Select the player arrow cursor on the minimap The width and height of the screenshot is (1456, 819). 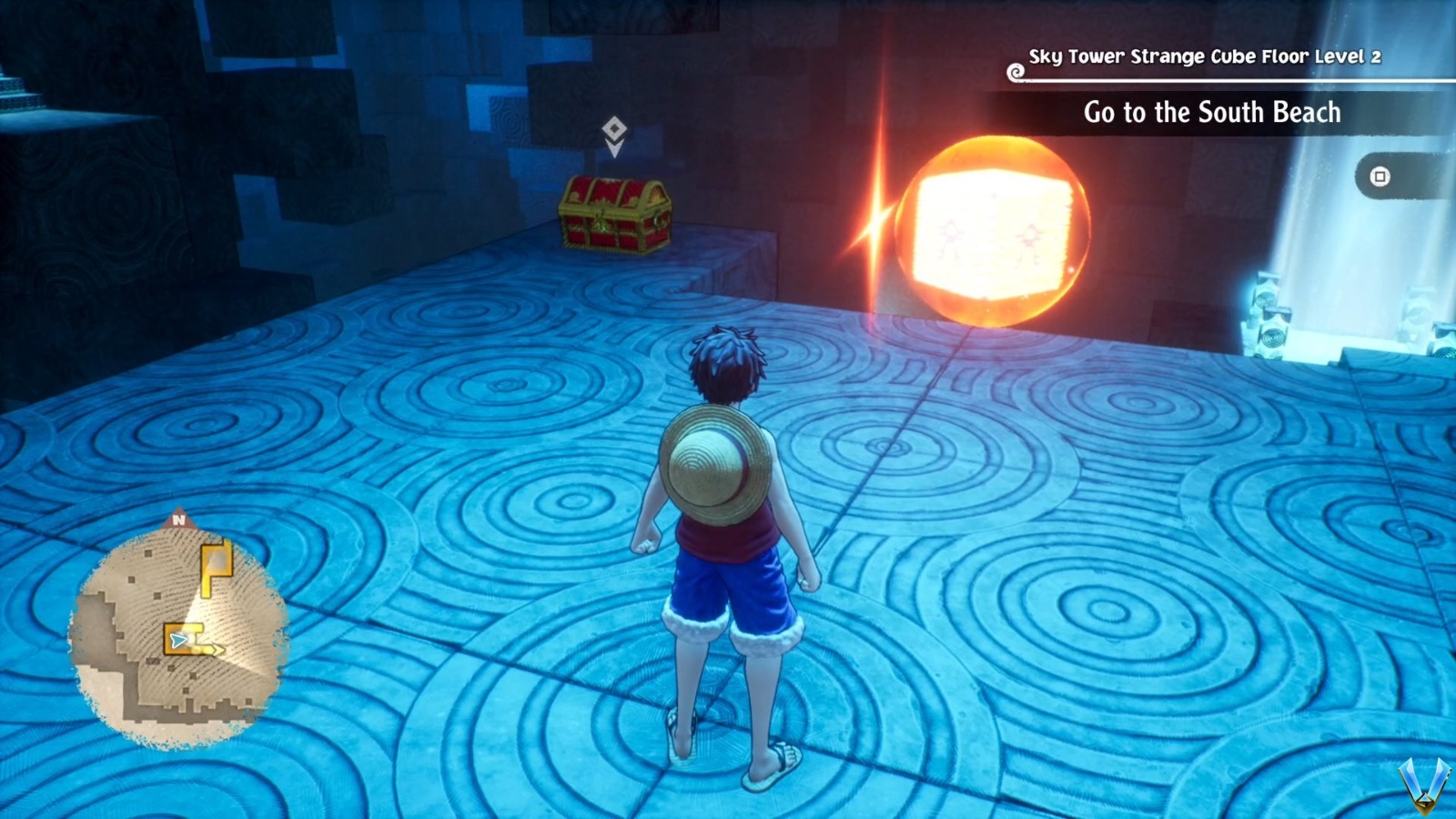(x=177, y=640)
